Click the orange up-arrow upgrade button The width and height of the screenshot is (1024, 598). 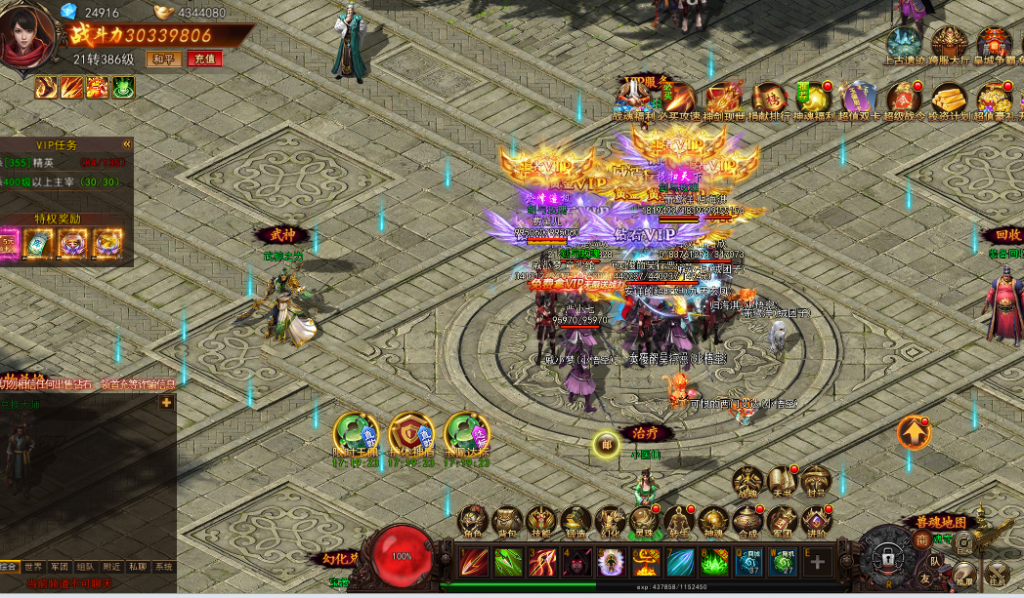point(913,433)
